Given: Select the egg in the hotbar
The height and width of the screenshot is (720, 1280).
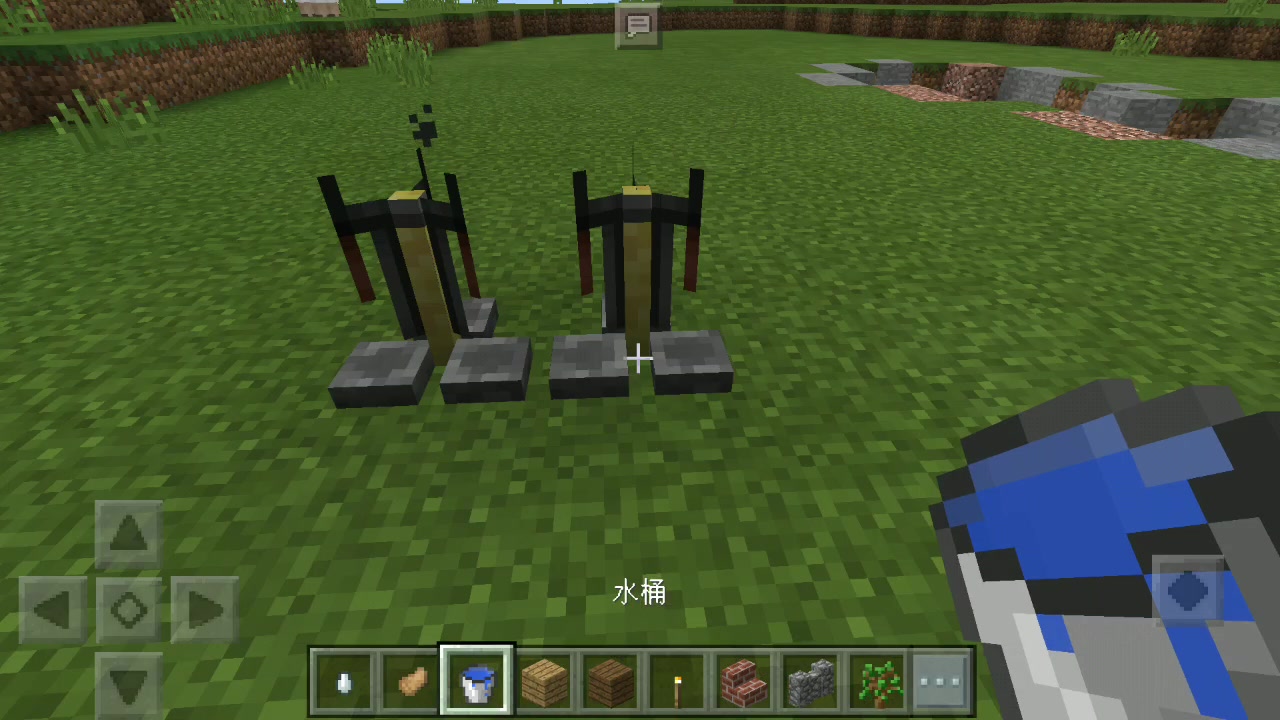Looking at the screenshot, I should (x=343, y=679).
